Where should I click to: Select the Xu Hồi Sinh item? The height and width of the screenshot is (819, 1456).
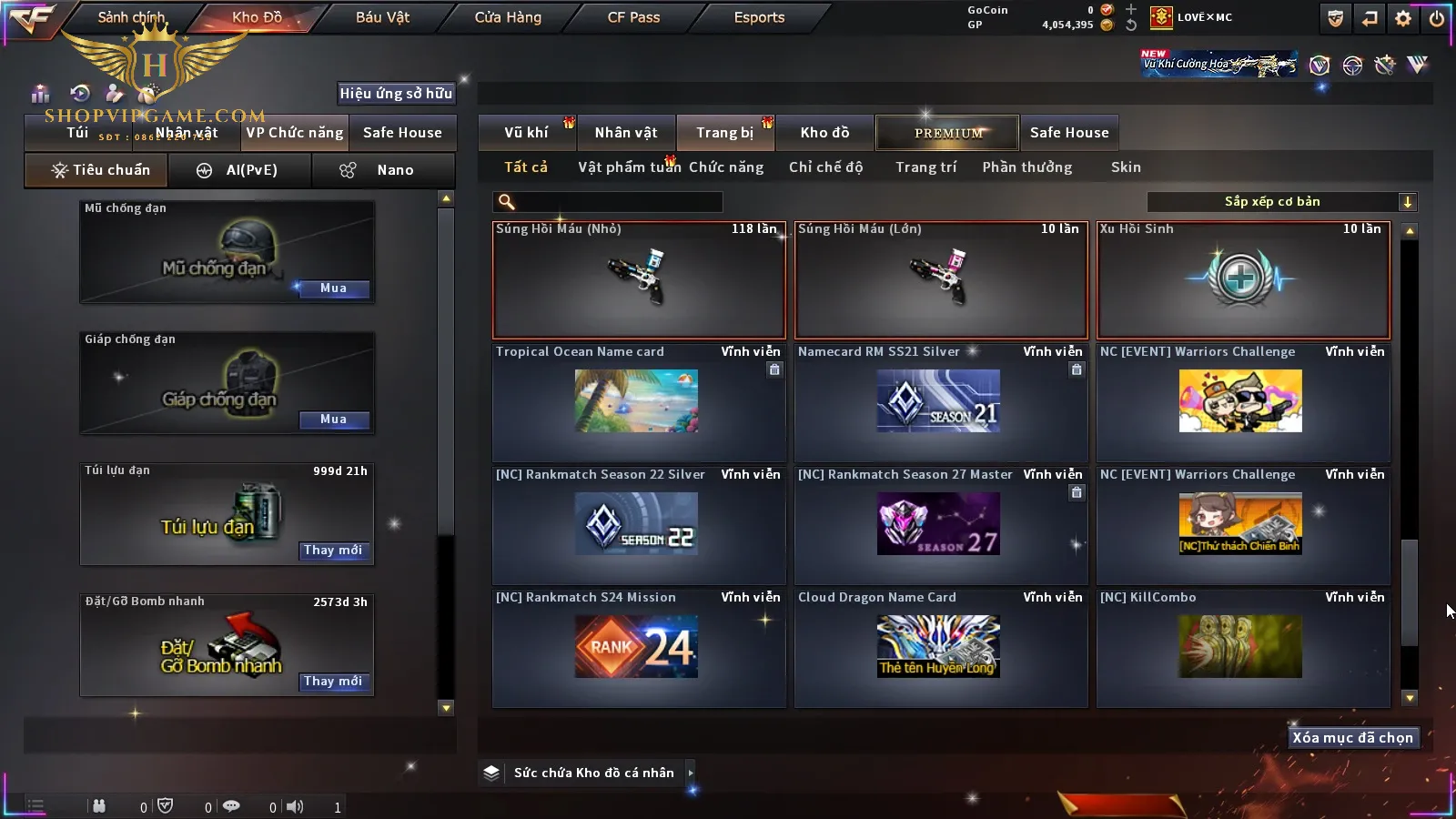coord(1243,280)
